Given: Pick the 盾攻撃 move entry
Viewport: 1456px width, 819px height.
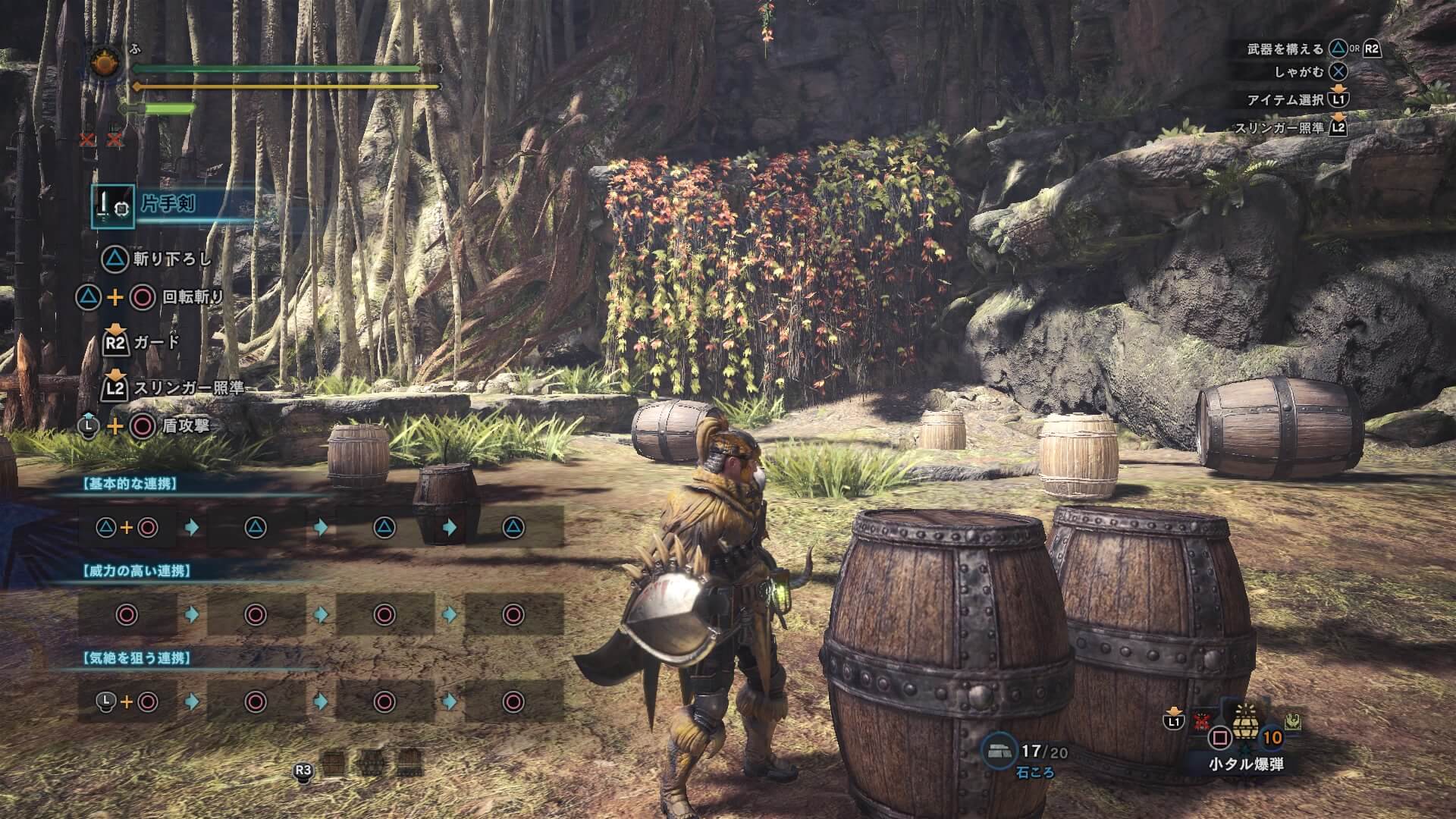Looking at the screenshot, I should 186,426.
